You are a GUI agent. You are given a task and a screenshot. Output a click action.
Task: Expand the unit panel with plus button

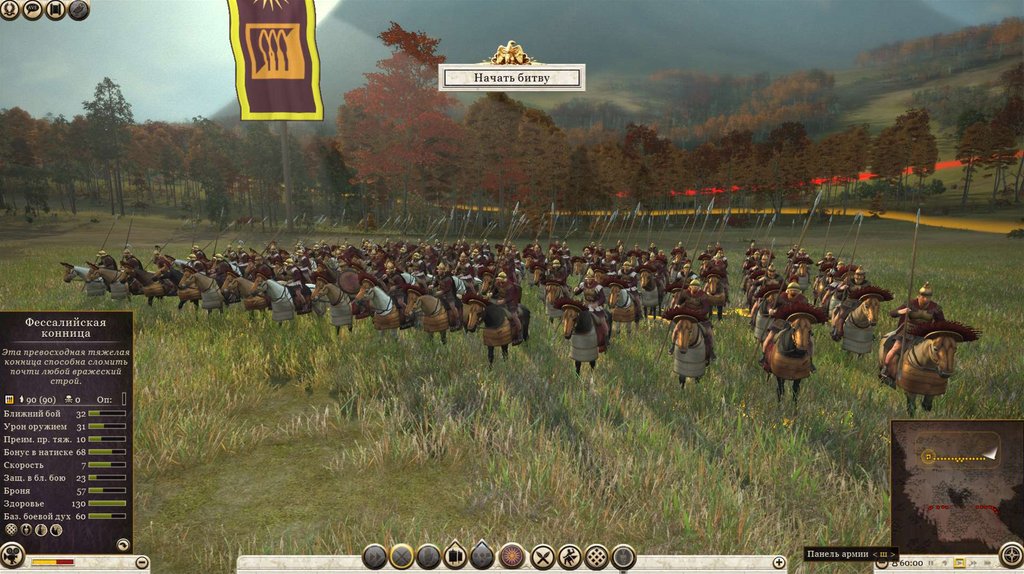click(779, 563)
